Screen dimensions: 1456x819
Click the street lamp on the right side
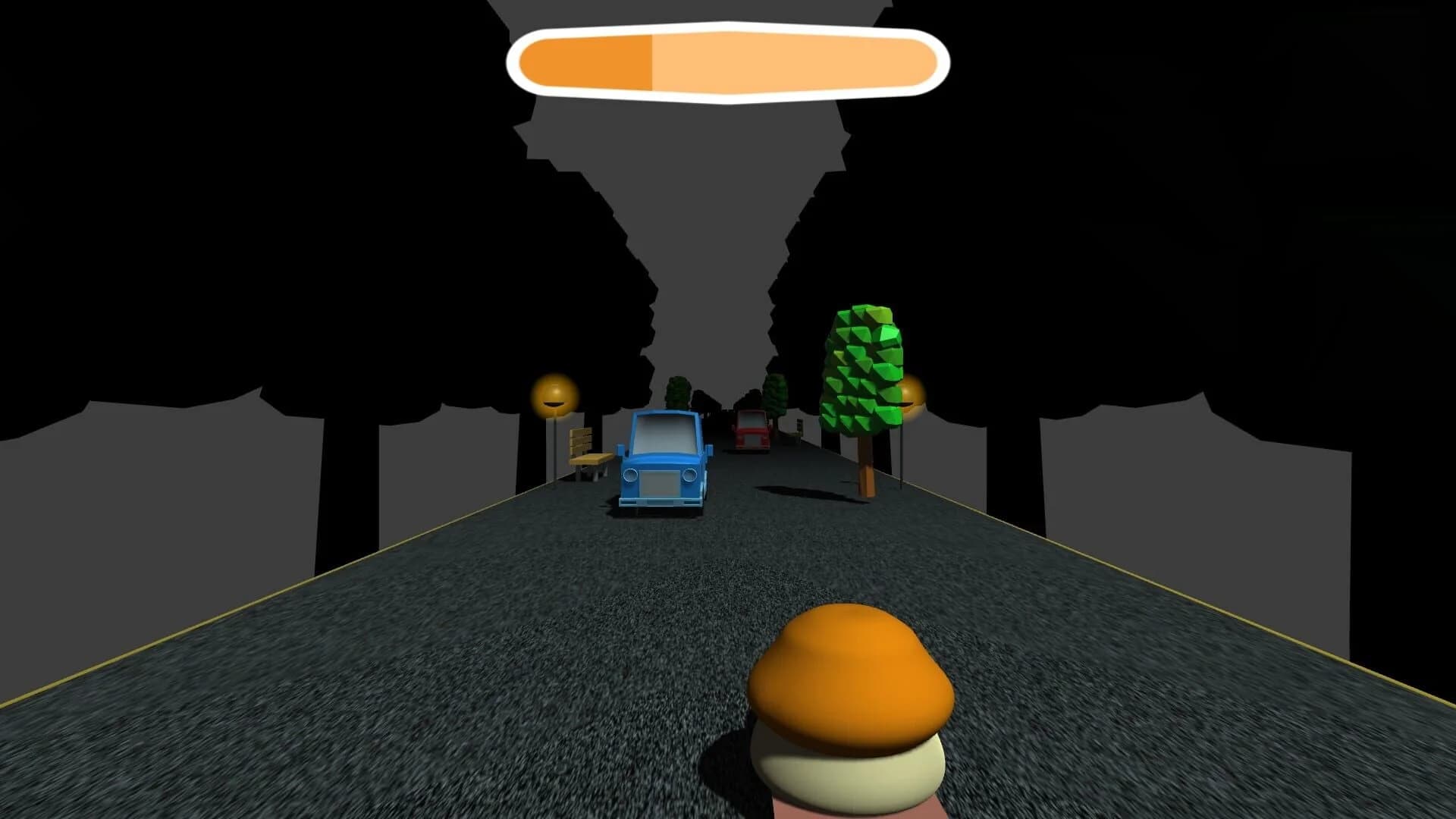coord(911,397)
